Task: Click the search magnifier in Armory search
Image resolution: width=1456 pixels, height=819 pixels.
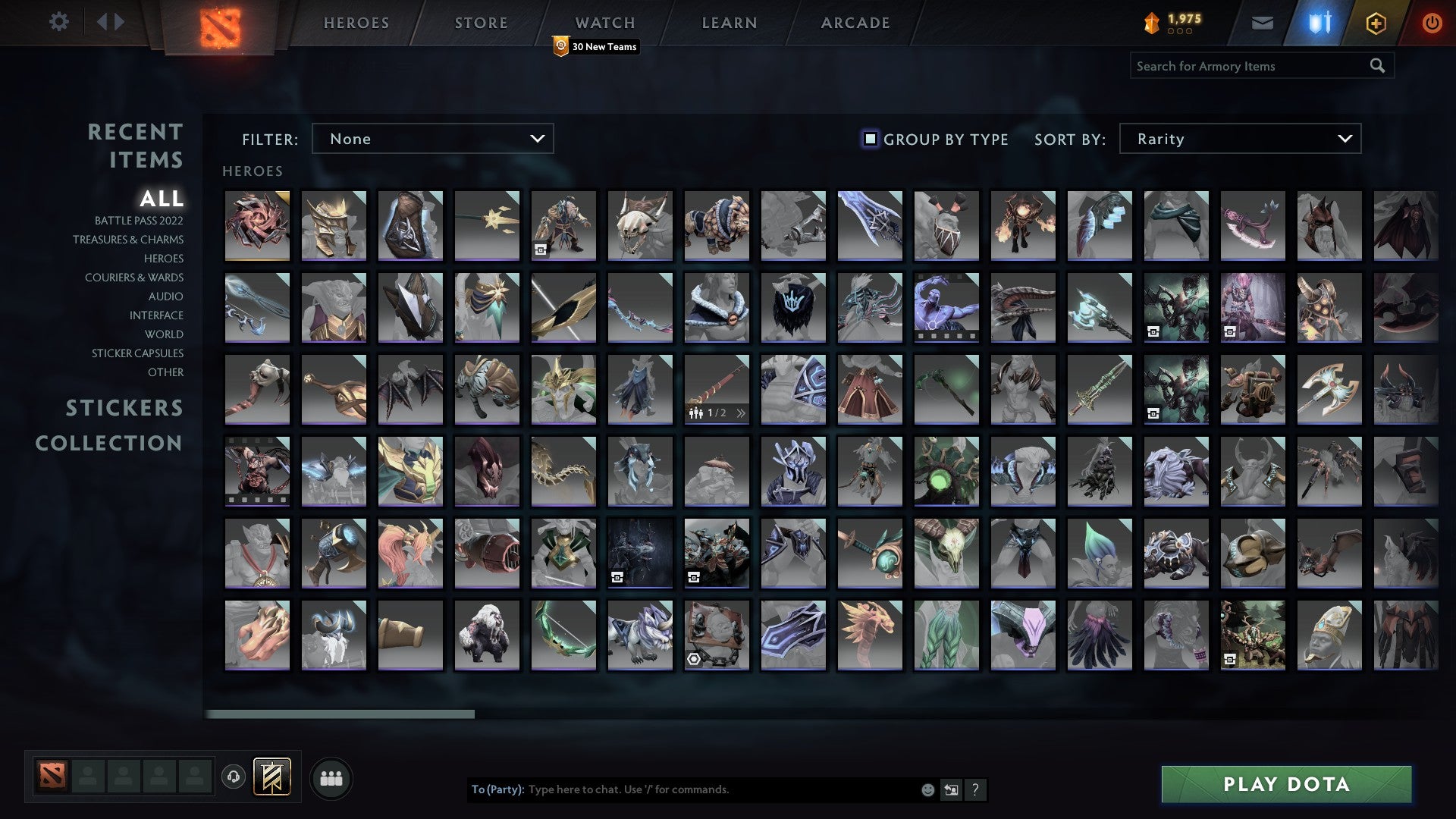Action: point(1377,66)
